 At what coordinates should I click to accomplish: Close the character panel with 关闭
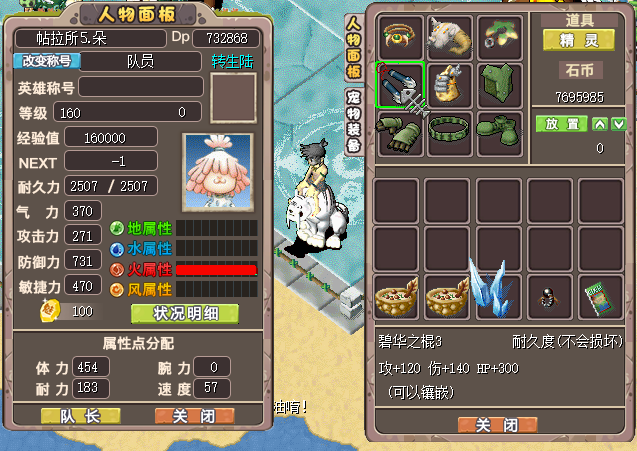point(194,415)
